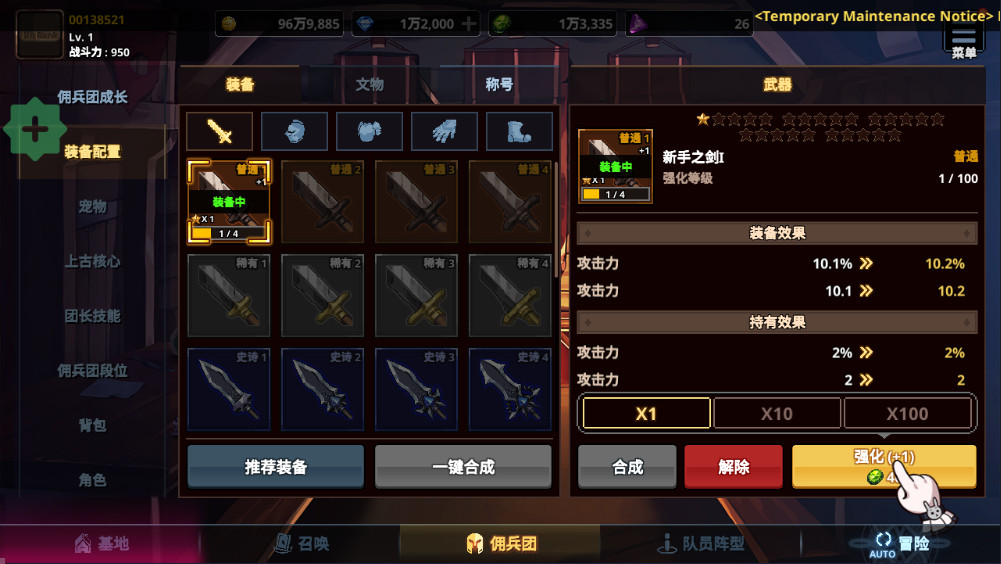Activate 一键合成 auto-combine
The height and width of the screenshot is (564, 1001).
463,467
